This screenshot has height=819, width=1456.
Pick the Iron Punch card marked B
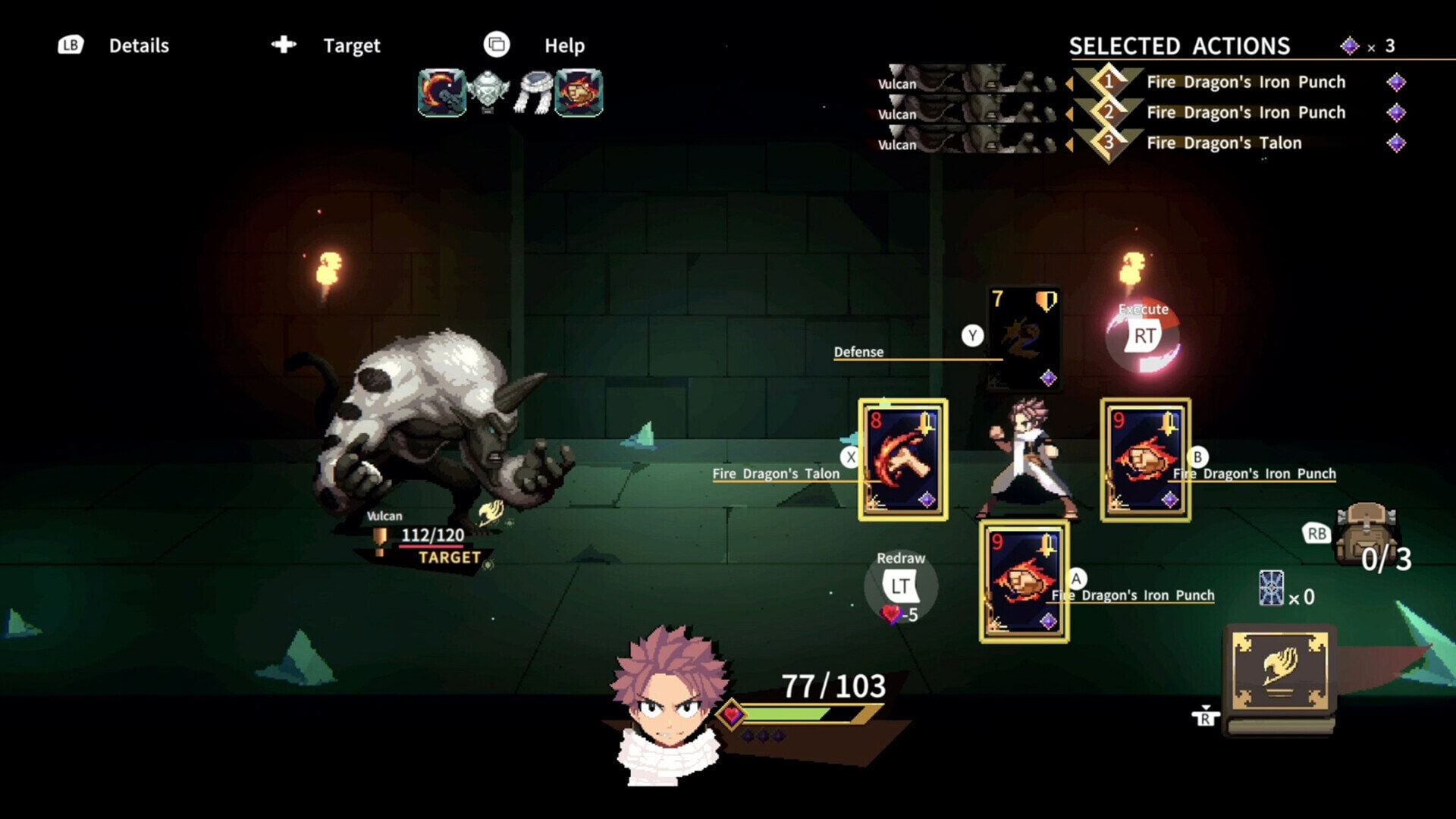pyautogui.click(x=1145, y=460)
